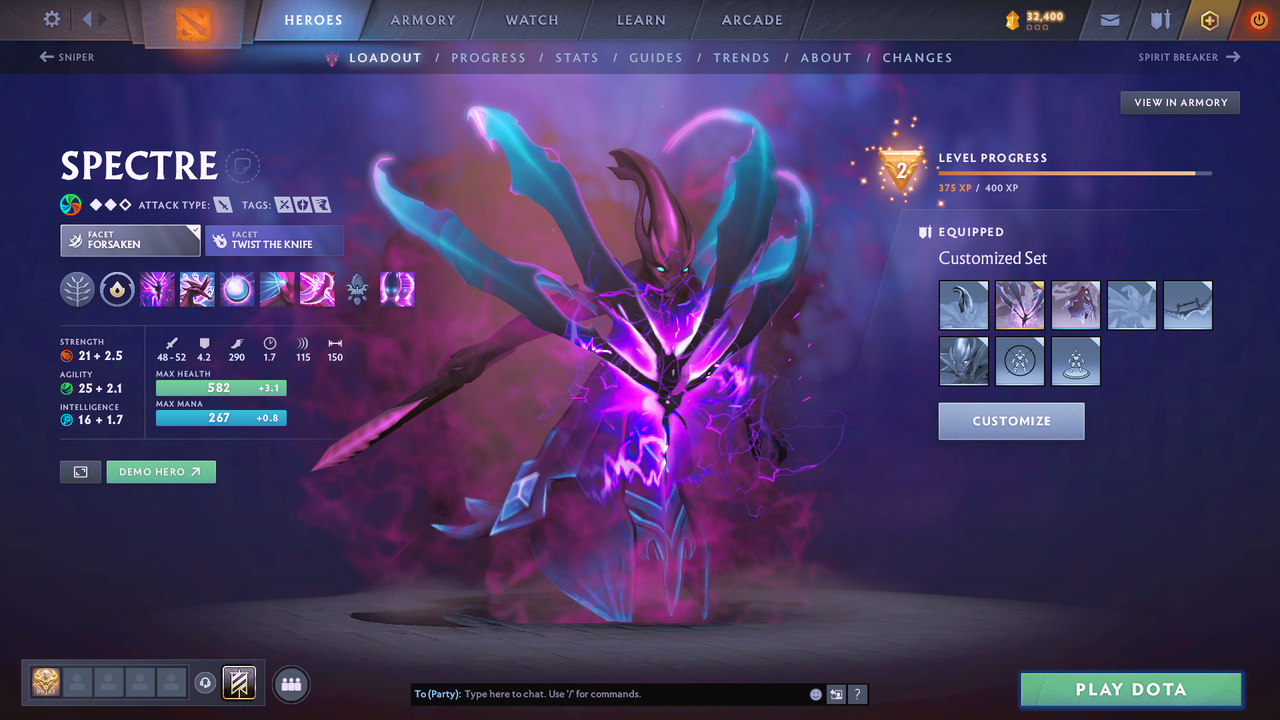Click the red power icon top right

point(1257,20)
